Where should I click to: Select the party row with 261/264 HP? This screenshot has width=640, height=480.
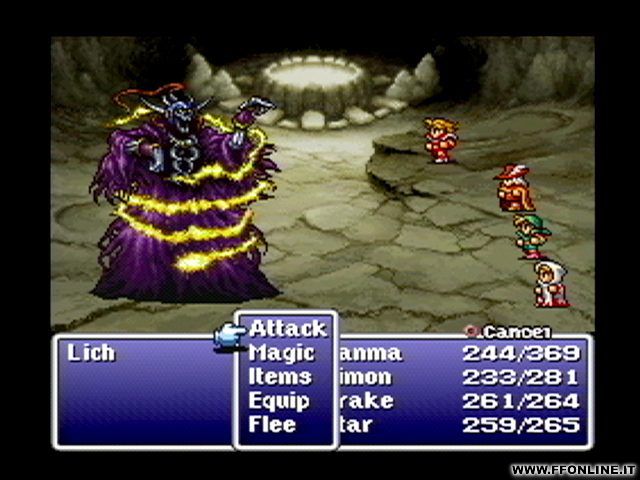[x=460, y=401]
